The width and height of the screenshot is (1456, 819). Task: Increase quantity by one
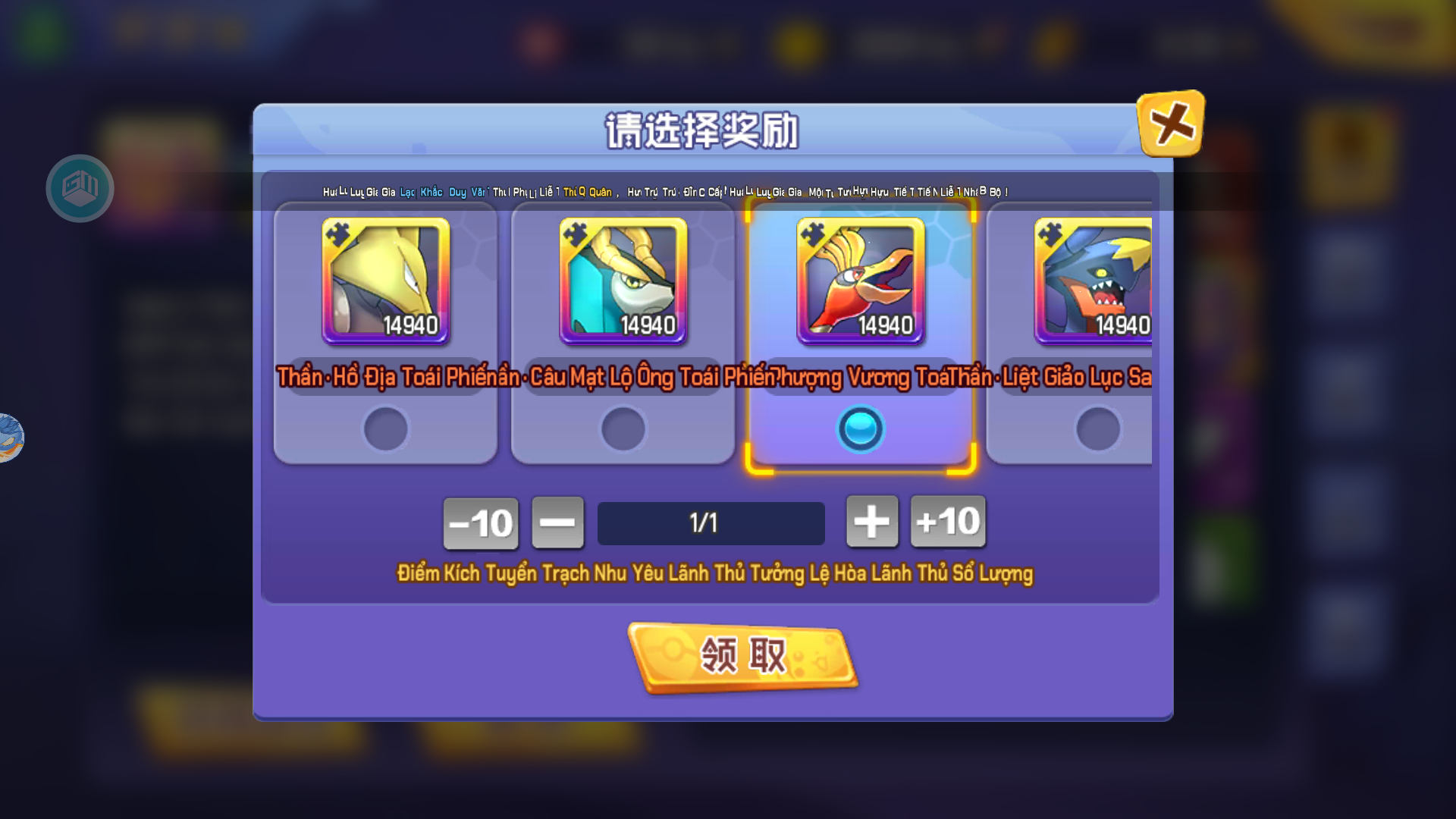coord(872,522)
